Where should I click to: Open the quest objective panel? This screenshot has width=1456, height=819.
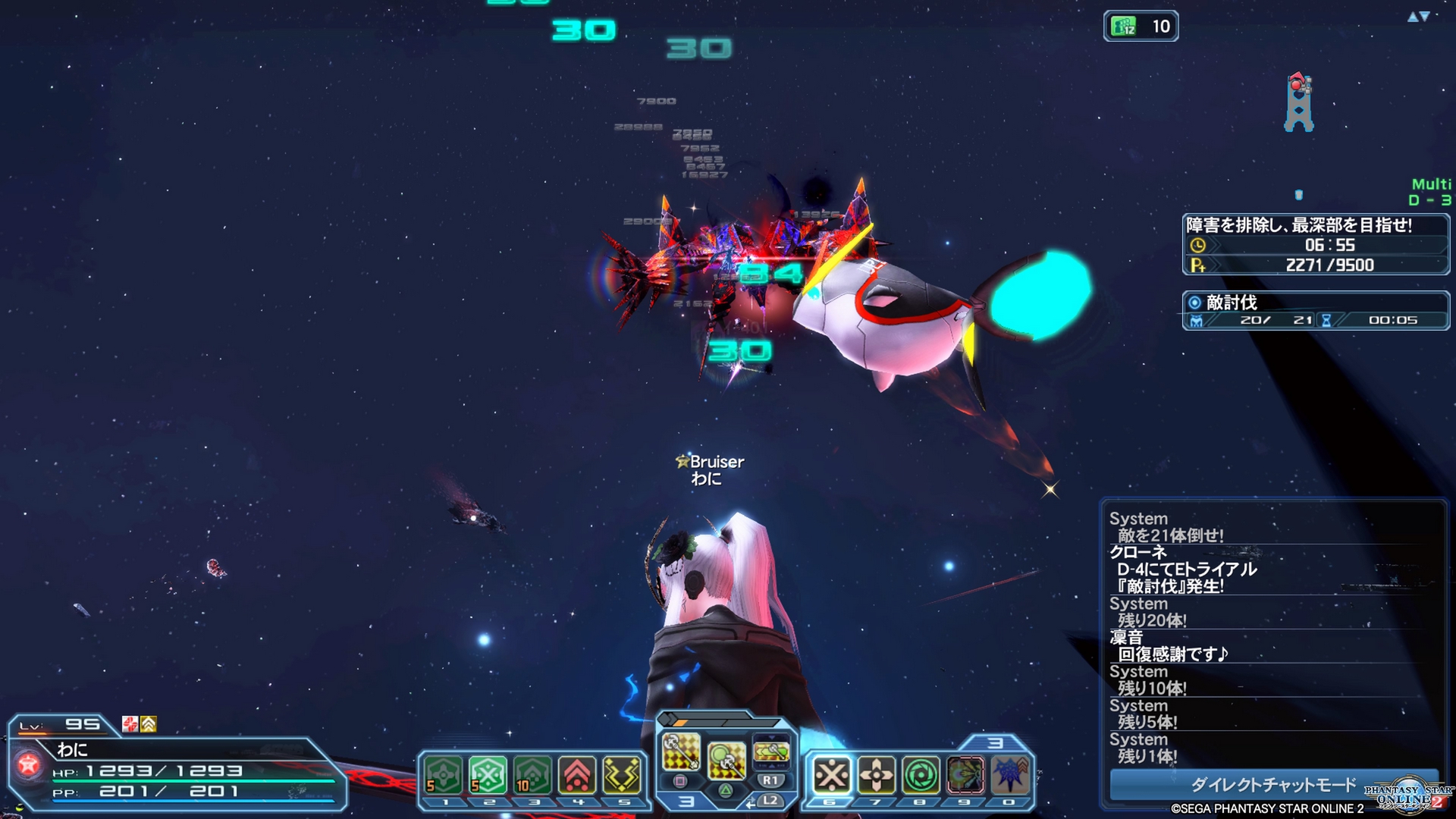point(1315,244)
